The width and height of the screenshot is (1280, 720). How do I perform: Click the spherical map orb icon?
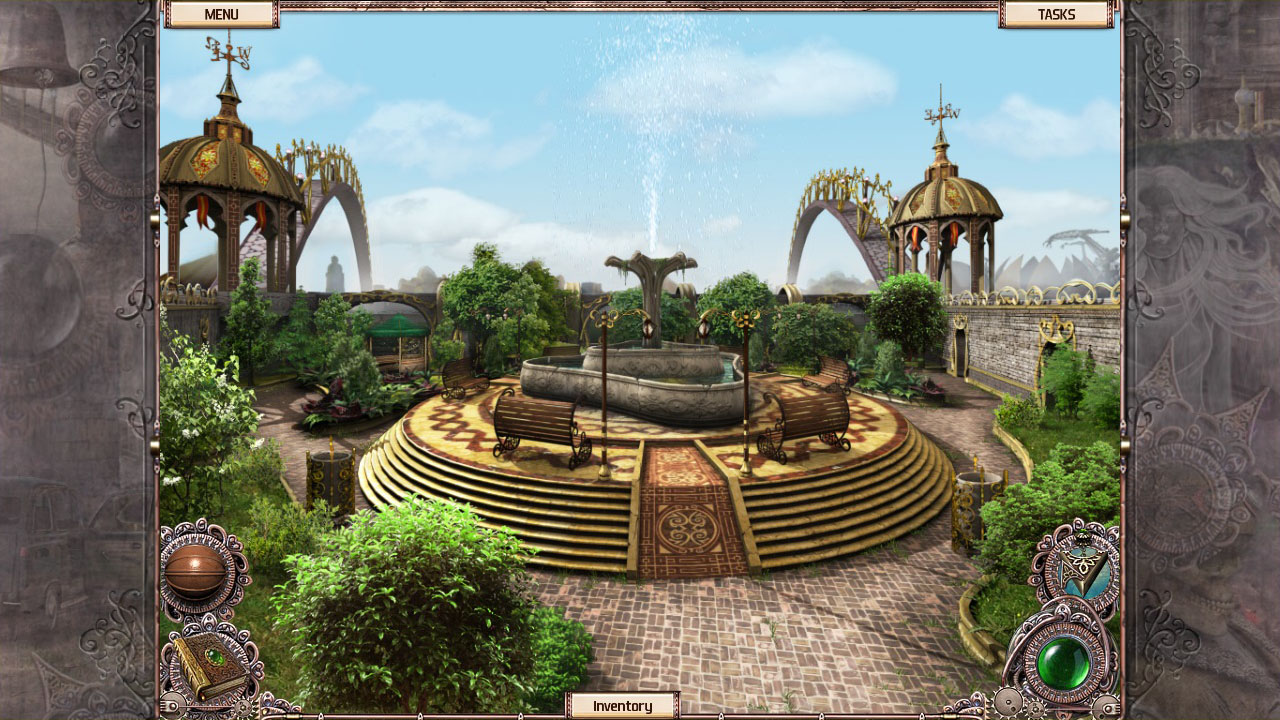(x=196, y=569)
